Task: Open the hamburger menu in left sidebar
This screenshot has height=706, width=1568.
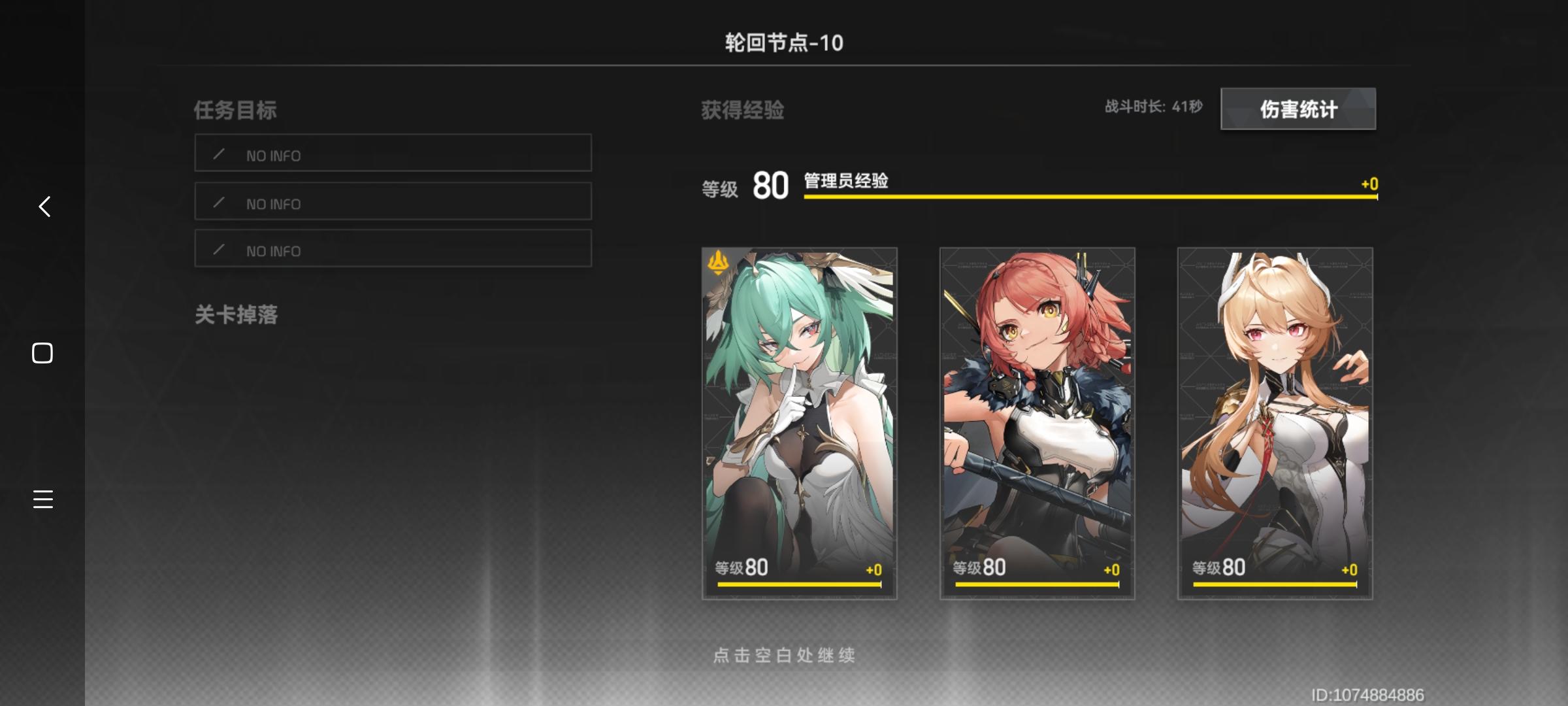Action: click(42, 499)
